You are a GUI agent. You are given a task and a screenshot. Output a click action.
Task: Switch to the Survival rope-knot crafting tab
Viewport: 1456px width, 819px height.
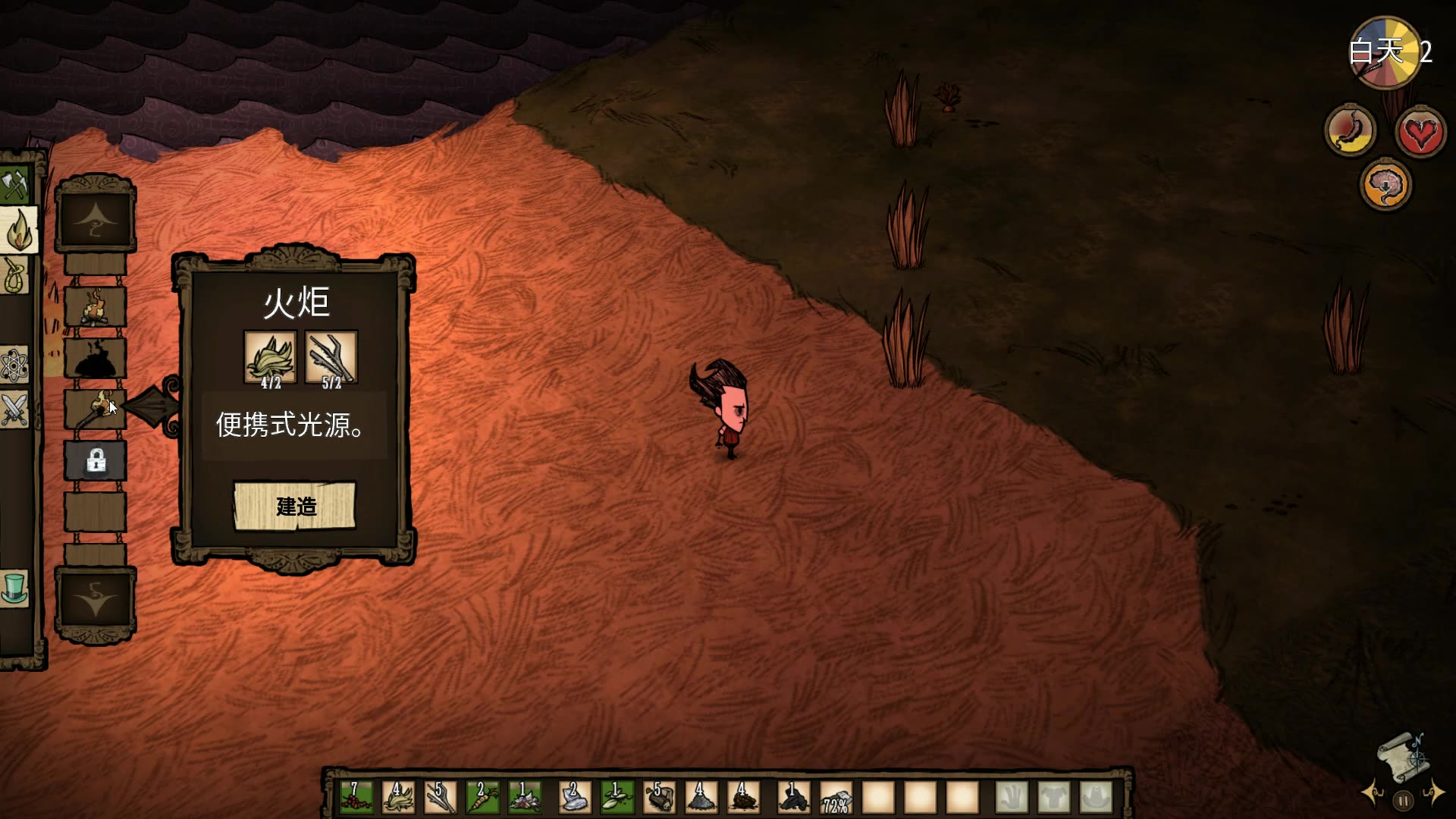pos(15,275)
